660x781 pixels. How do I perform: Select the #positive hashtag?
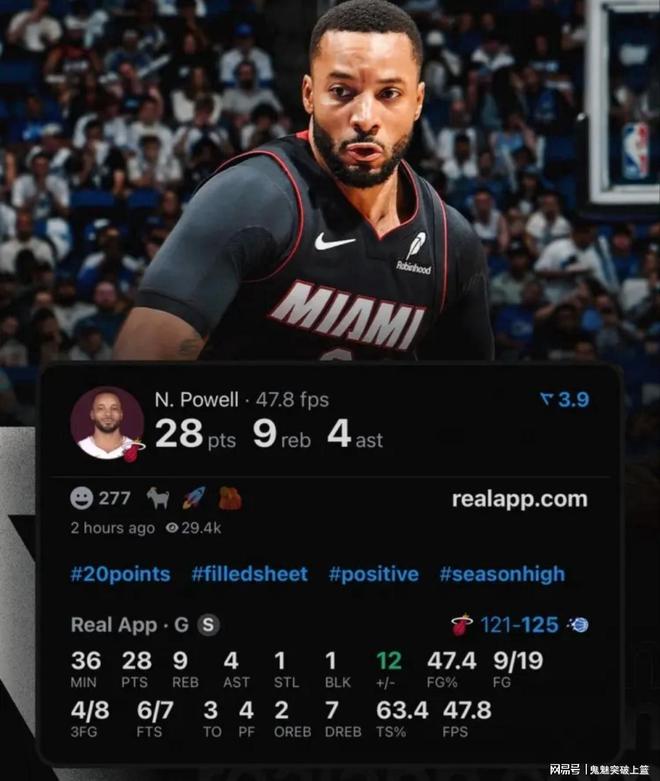(373, 574)
